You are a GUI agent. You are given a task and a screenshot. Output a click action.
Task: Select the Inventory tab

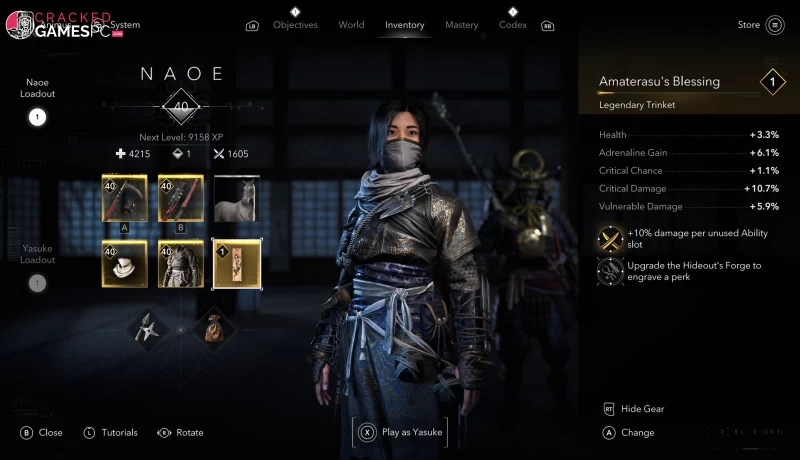coord(405,25)
